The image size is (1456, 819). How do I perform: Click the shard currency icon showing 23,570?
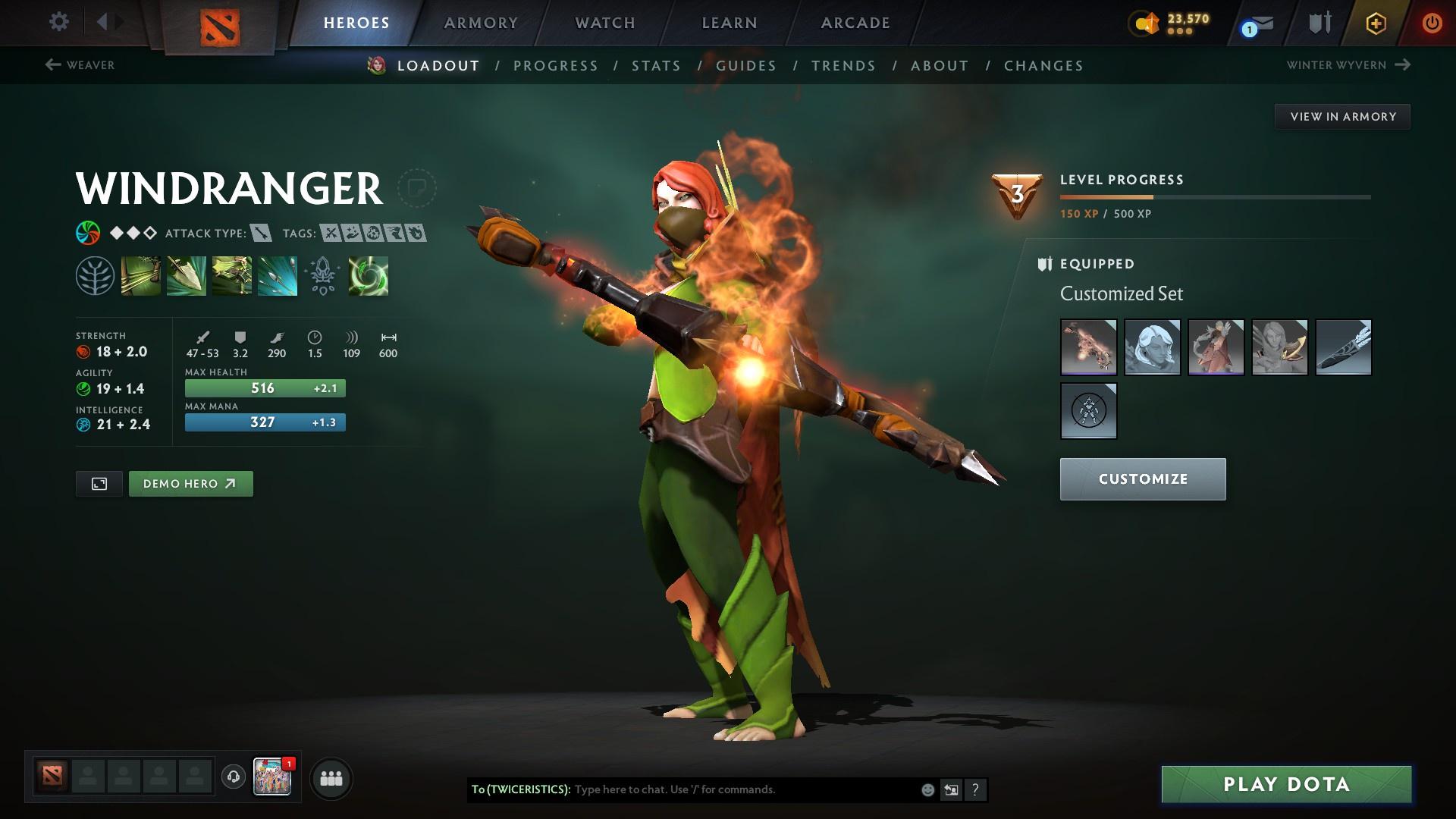(1147, 24)
